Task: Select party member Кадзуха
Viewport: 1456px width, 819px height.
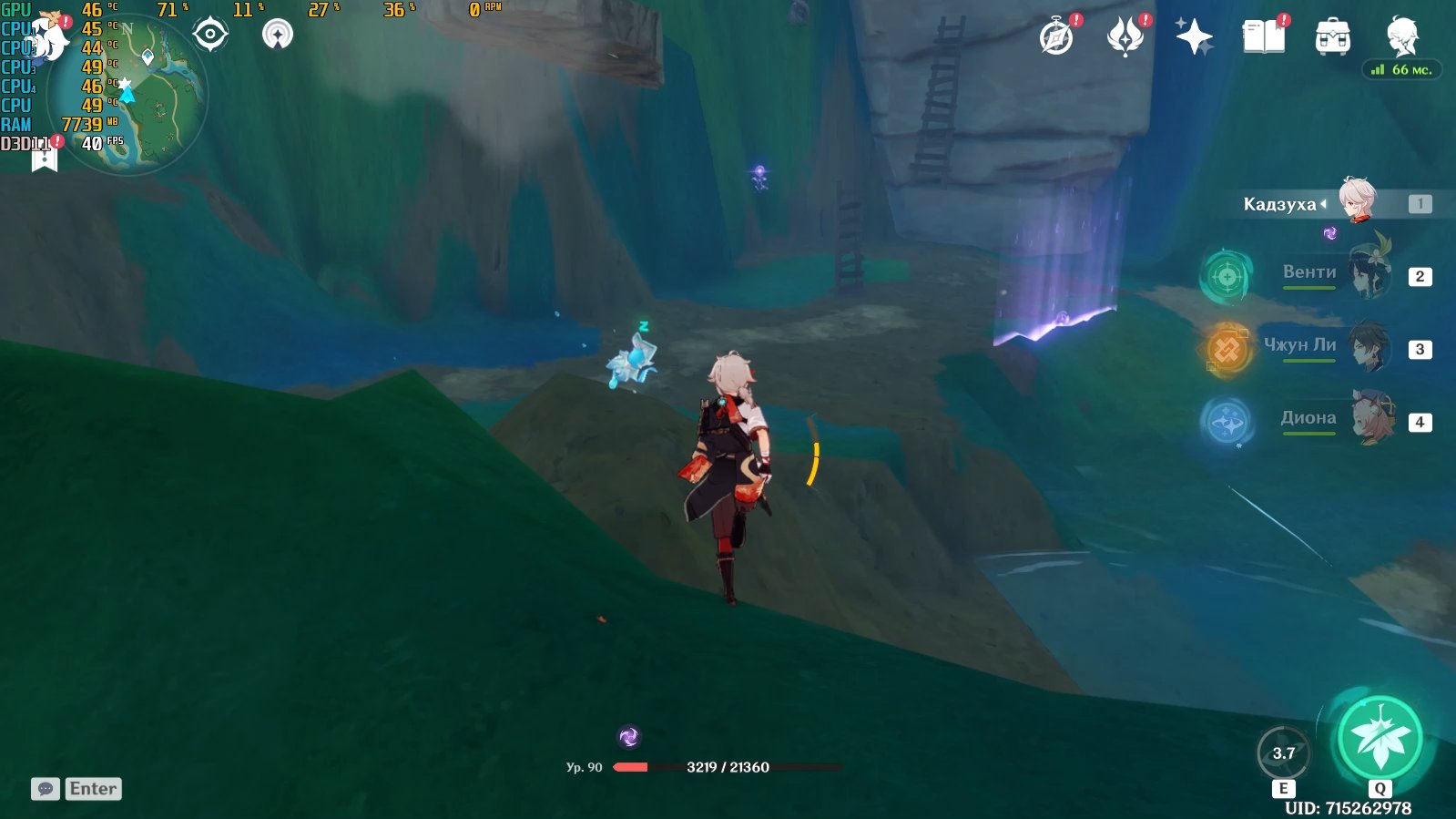Action: [x=1357, y=202]
